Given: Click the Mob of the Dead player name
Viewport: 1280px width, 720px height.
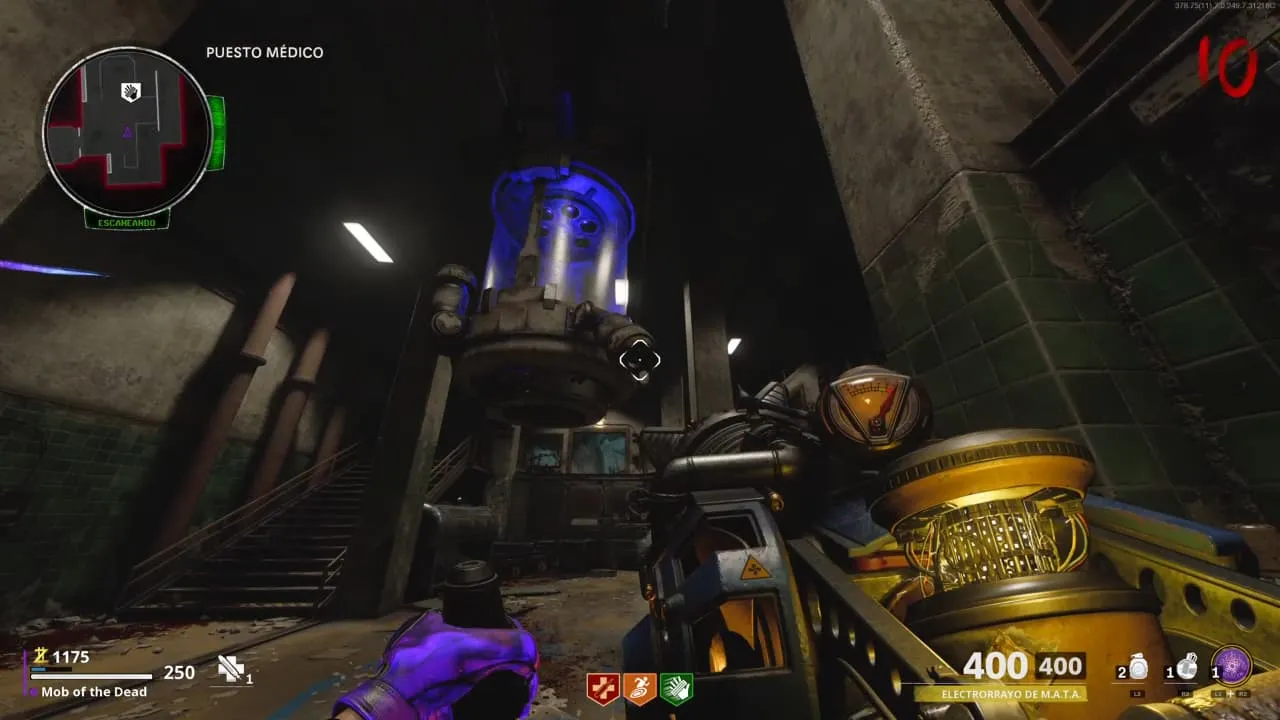Looking at the screenshot, I should 94,691.
